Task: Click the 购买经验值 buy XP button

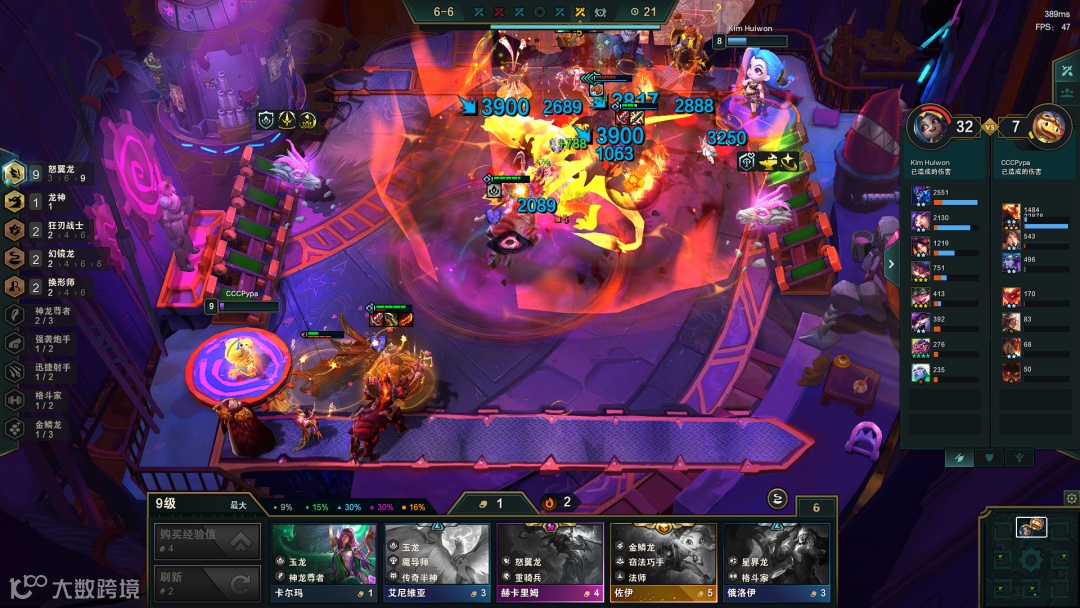Action: click(207, 542)
